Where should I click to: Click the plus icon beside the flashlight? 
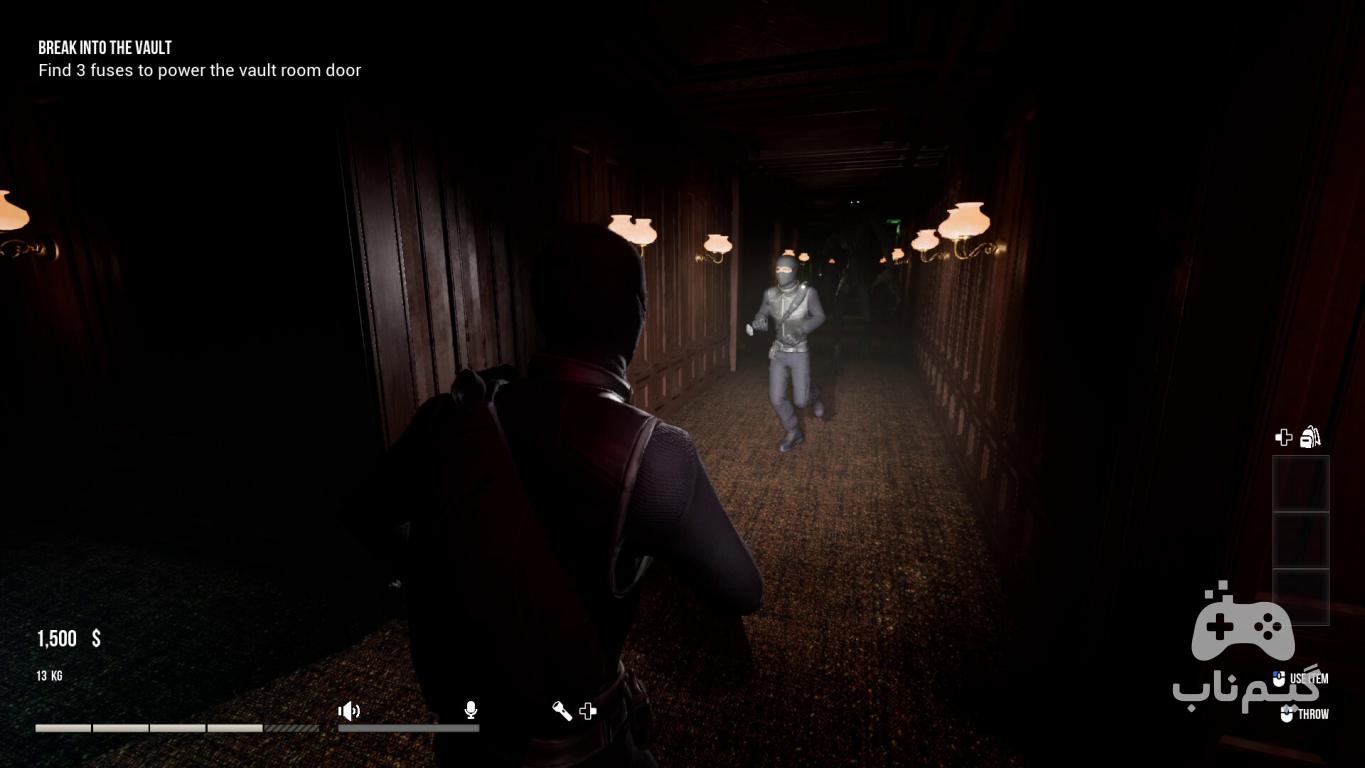tap(588, 711)
